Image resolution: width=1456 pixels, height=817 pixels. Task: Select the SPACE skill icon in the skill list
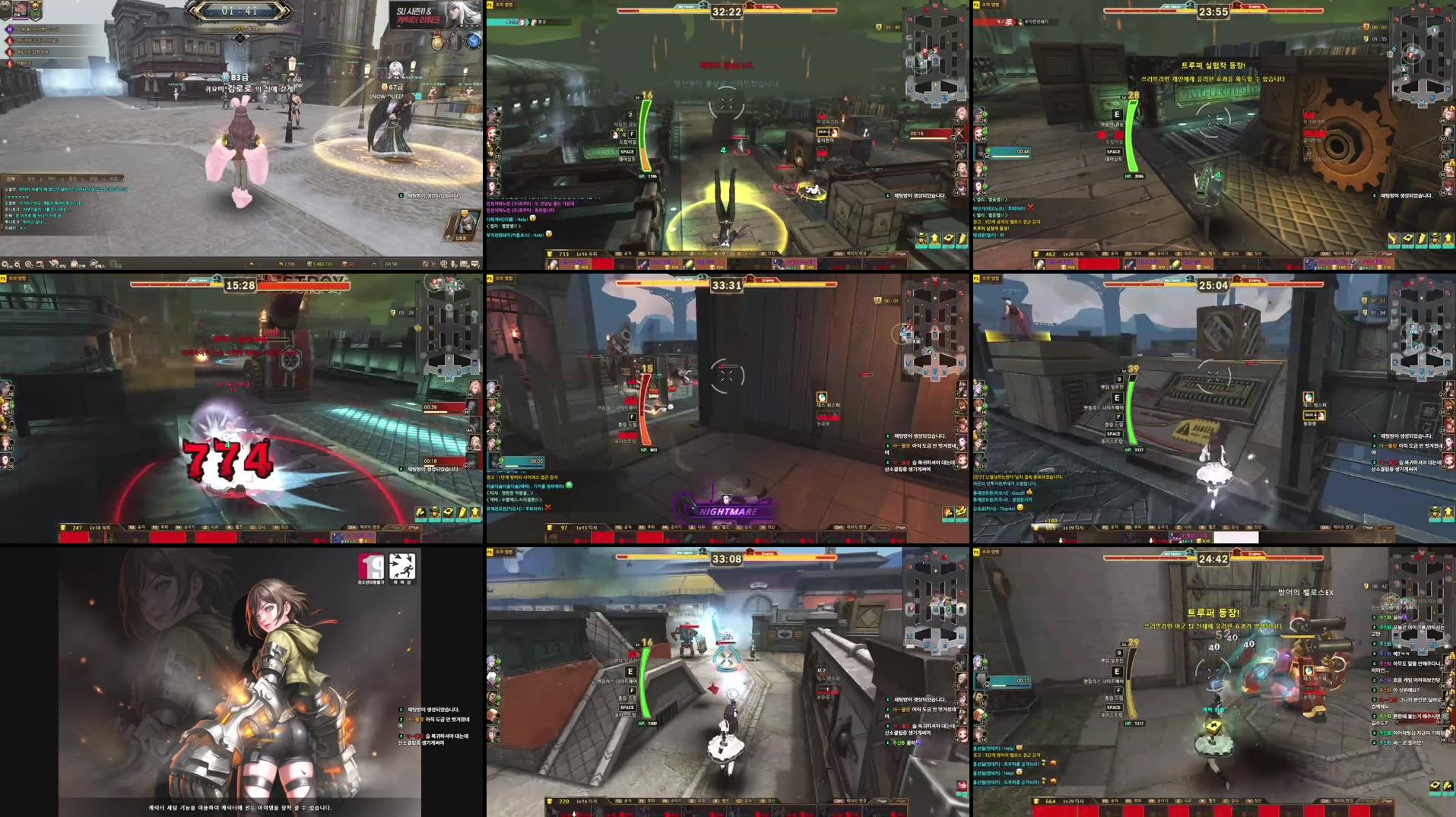click(1115, 434)
